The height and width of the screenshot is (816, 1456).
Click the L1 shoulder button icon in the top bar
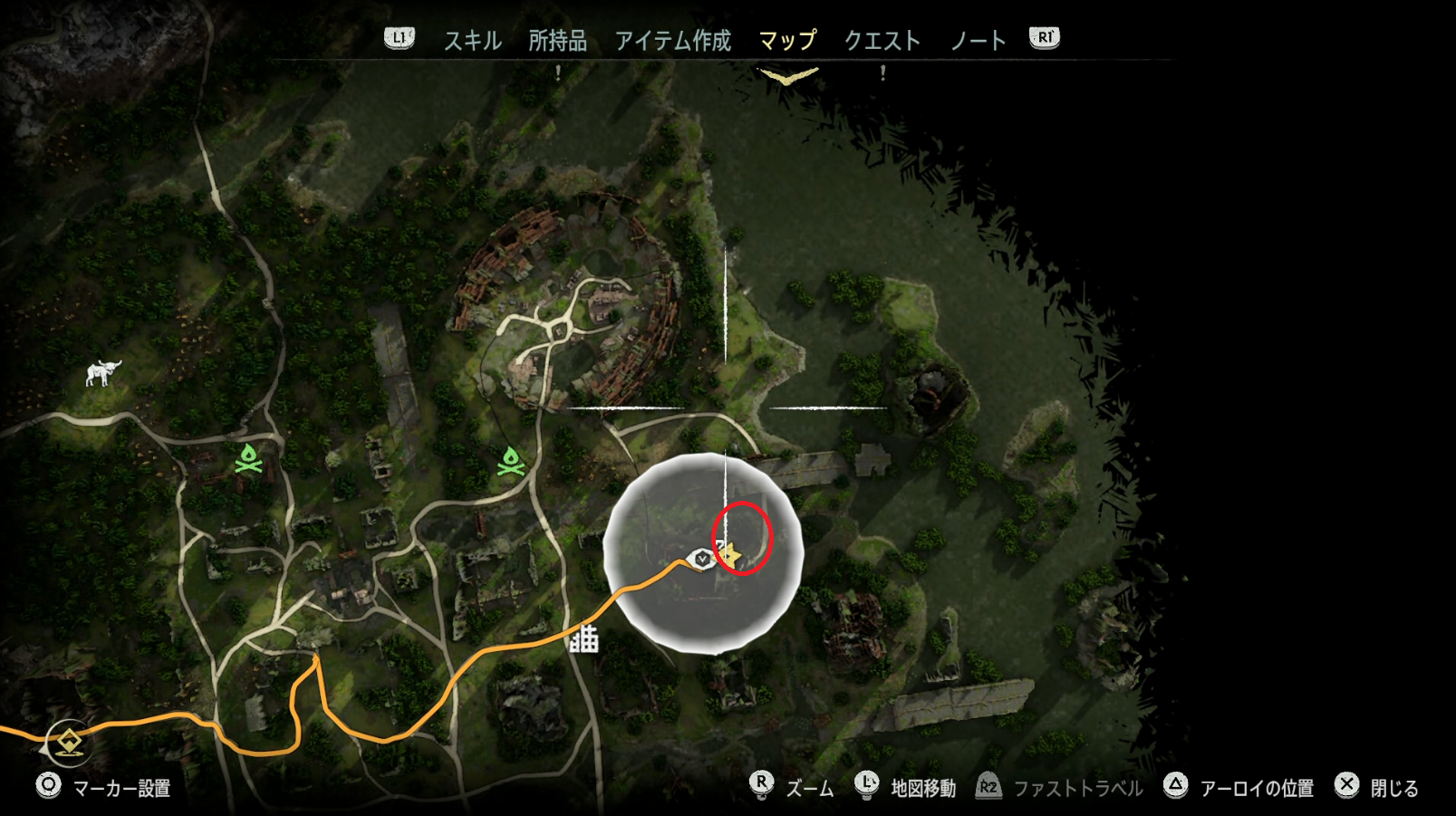pyautogui.click(x=400, y=38)
